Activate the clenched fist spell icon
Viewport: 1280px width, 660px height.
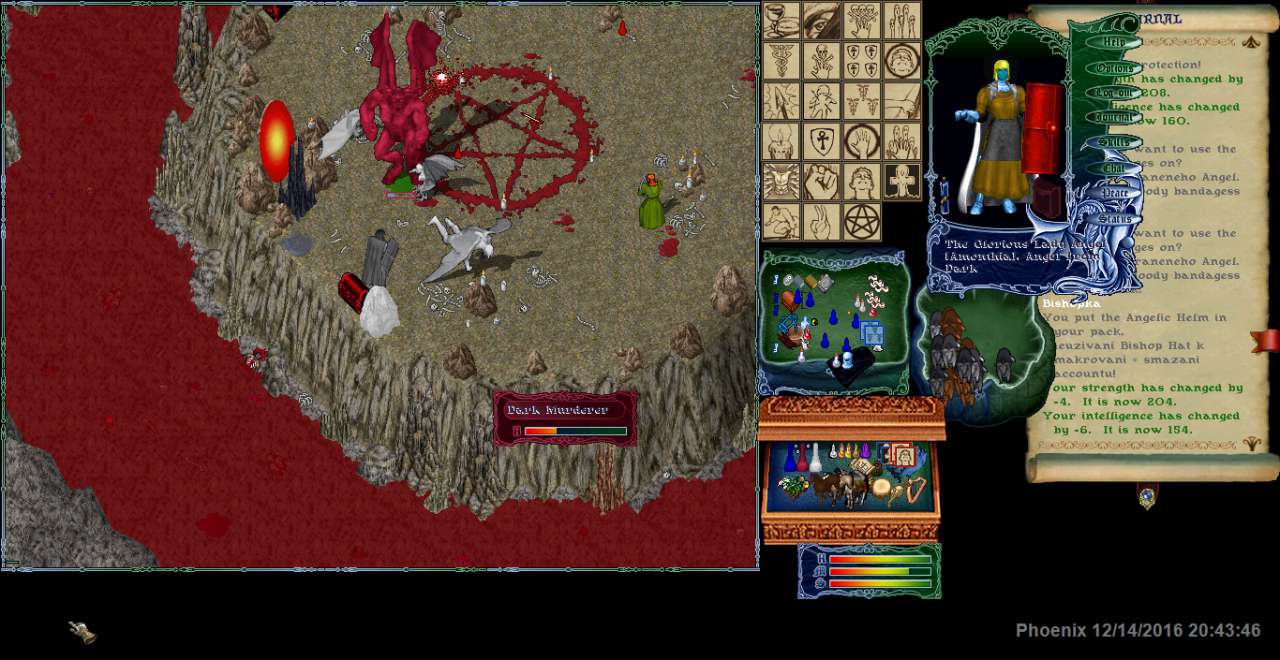(x=822, y=181)
